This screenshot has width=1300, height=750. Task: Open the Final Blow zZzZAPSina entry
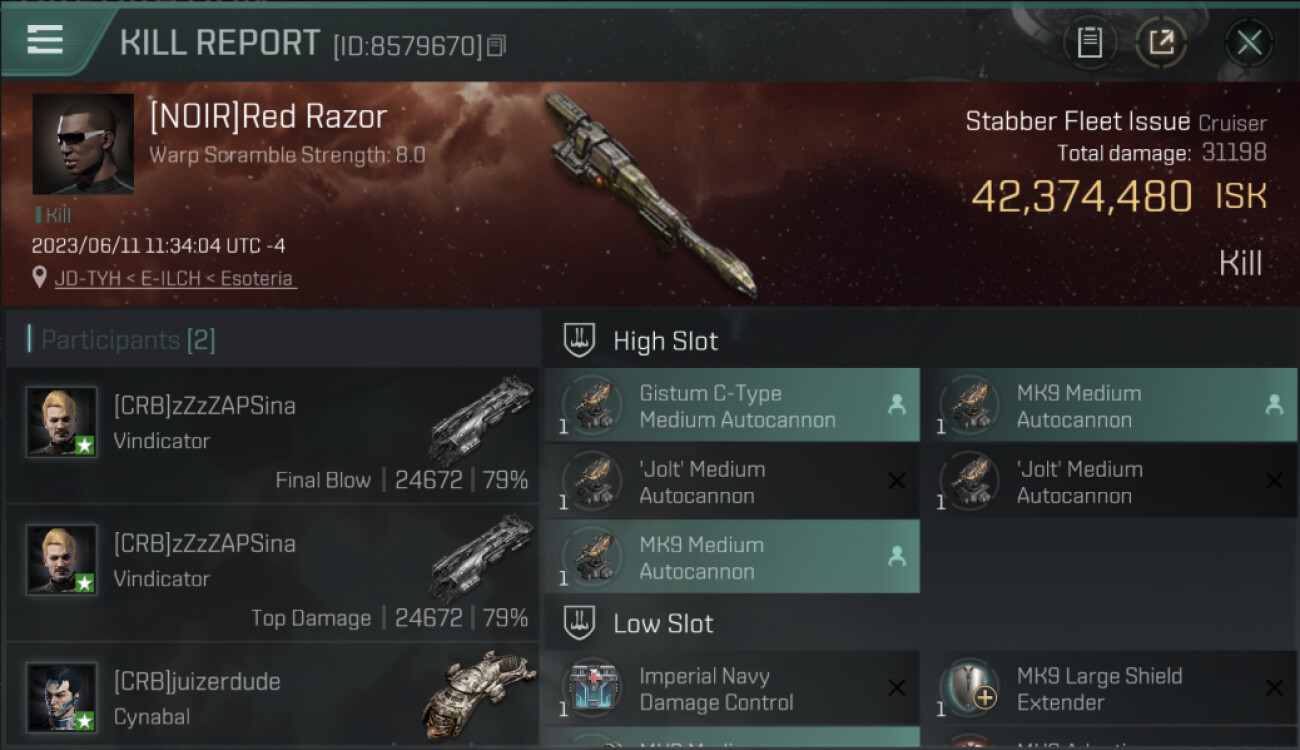point(272,435)
